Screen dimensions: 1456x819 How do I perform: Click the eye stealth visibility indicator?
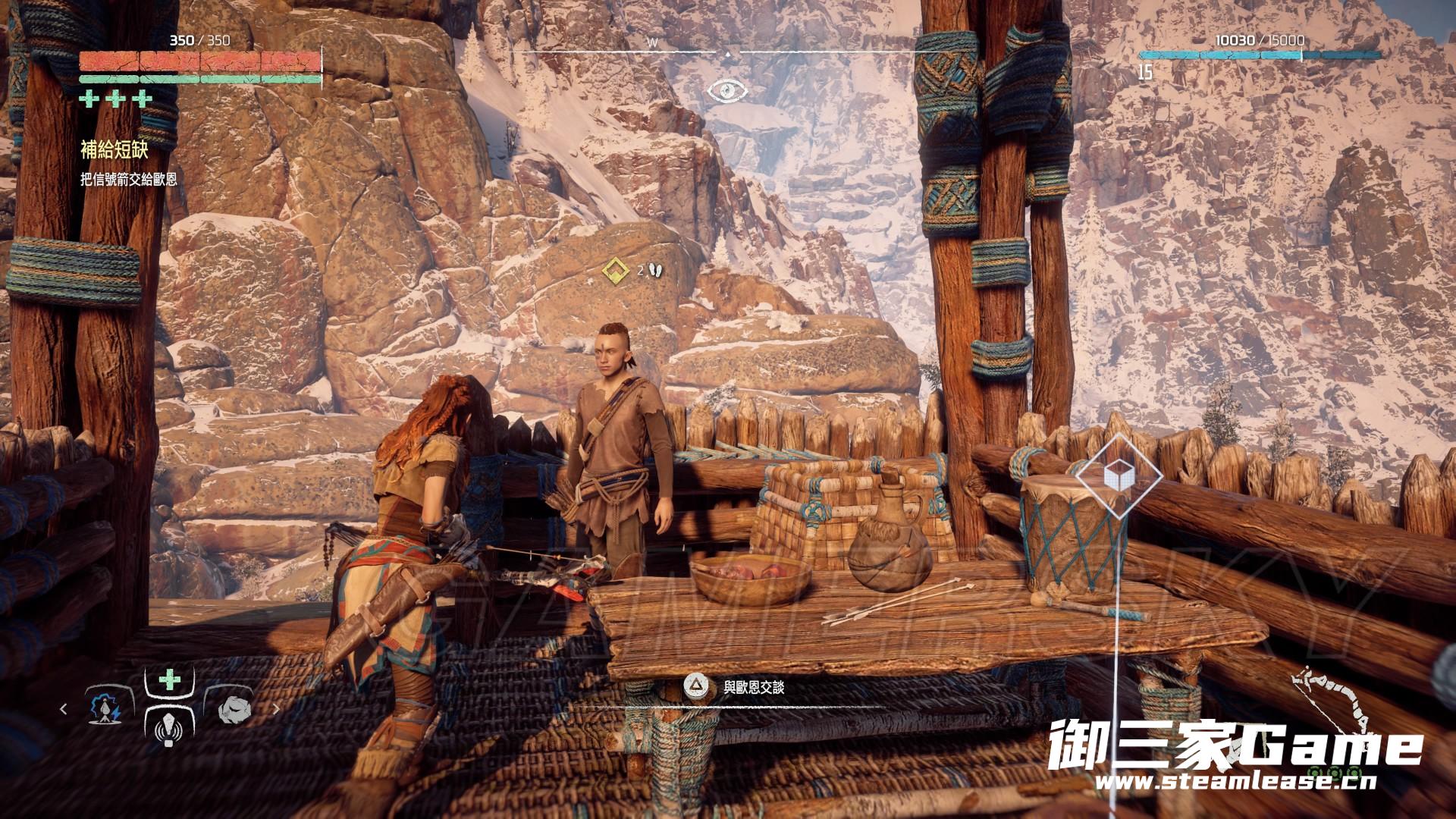[x=727, y=91]
